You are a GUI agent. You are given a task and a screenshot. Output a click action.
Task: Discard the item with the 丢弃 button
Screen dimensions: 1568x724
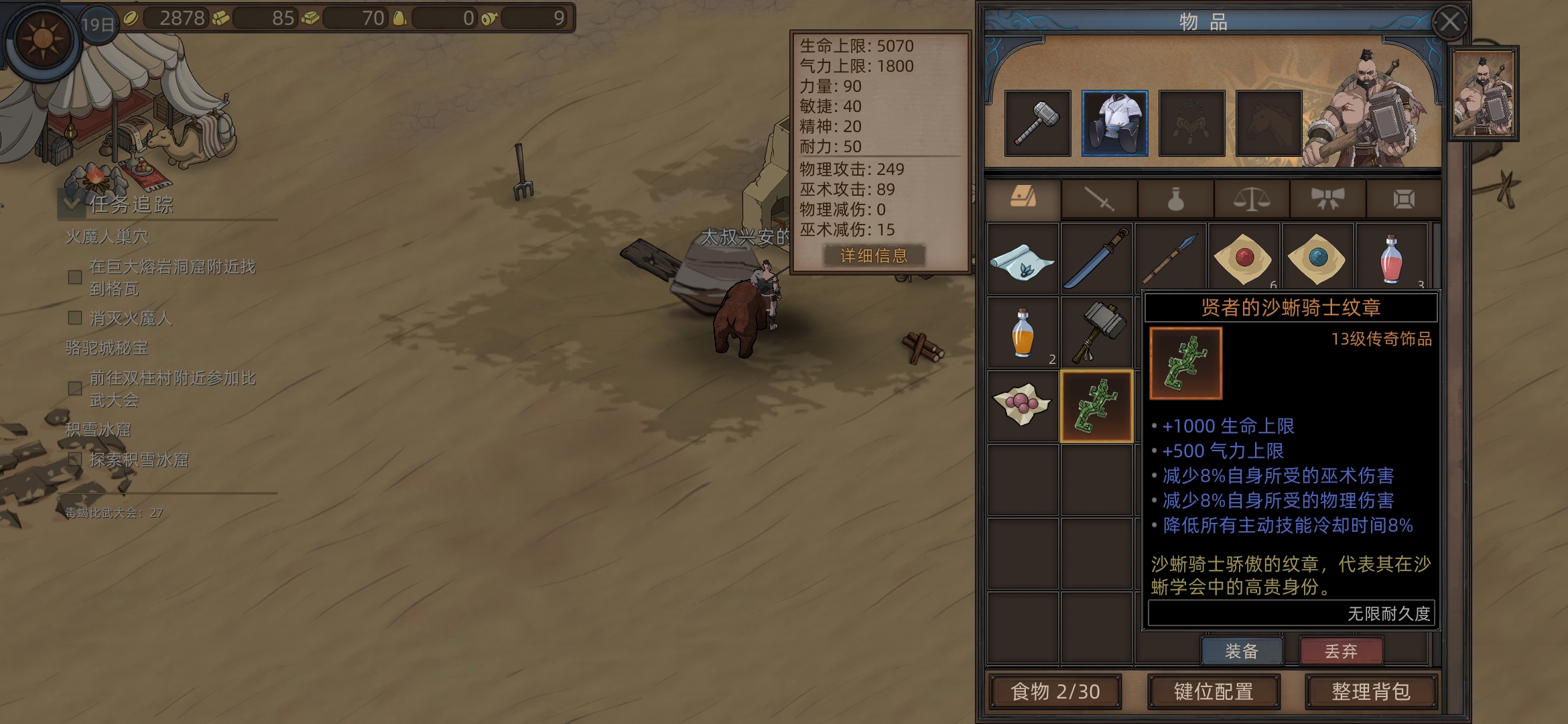tap(1340, 651)
